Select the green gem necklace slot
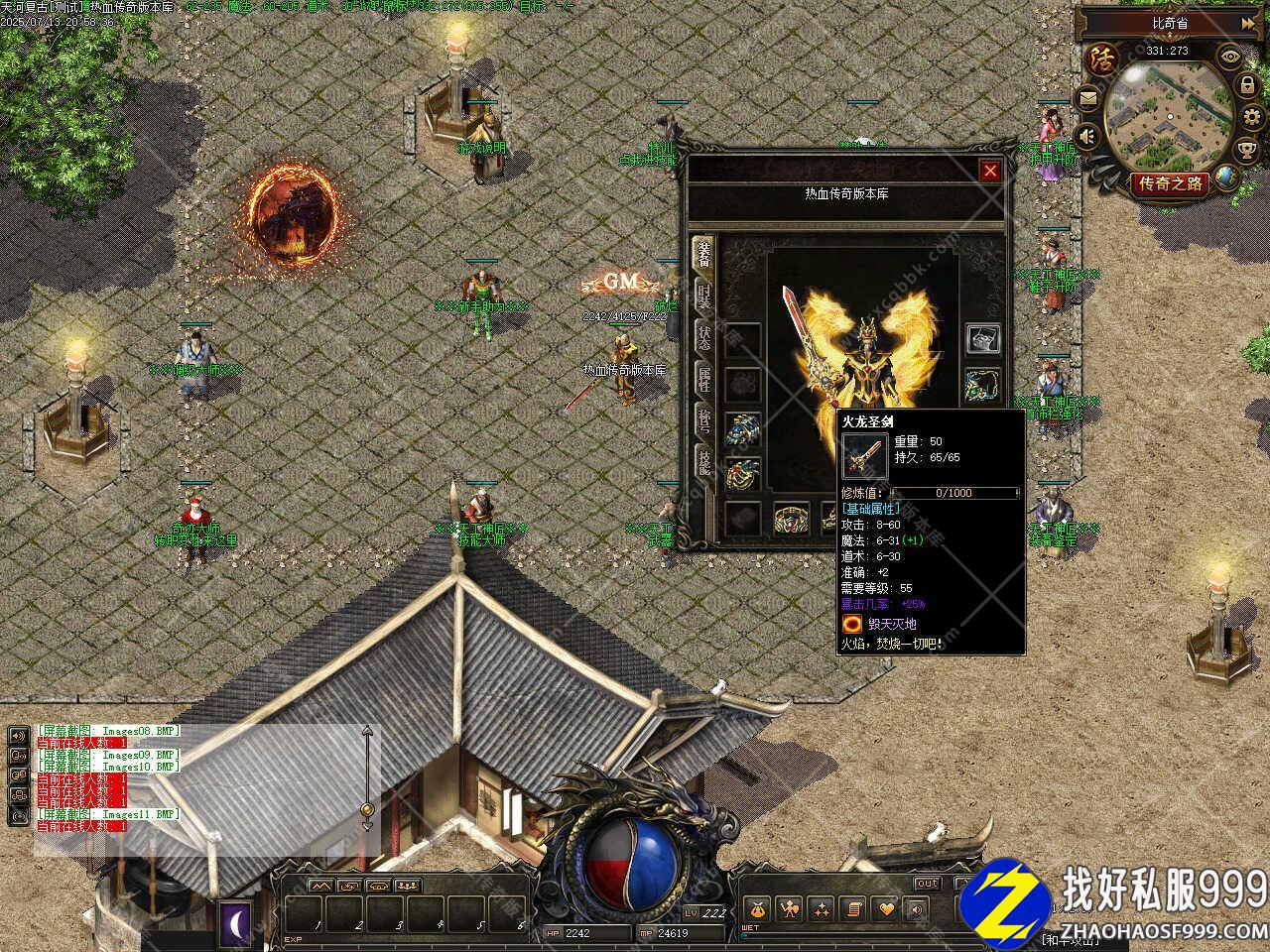Screen dimensions: 1270x952 coord(982,383)
